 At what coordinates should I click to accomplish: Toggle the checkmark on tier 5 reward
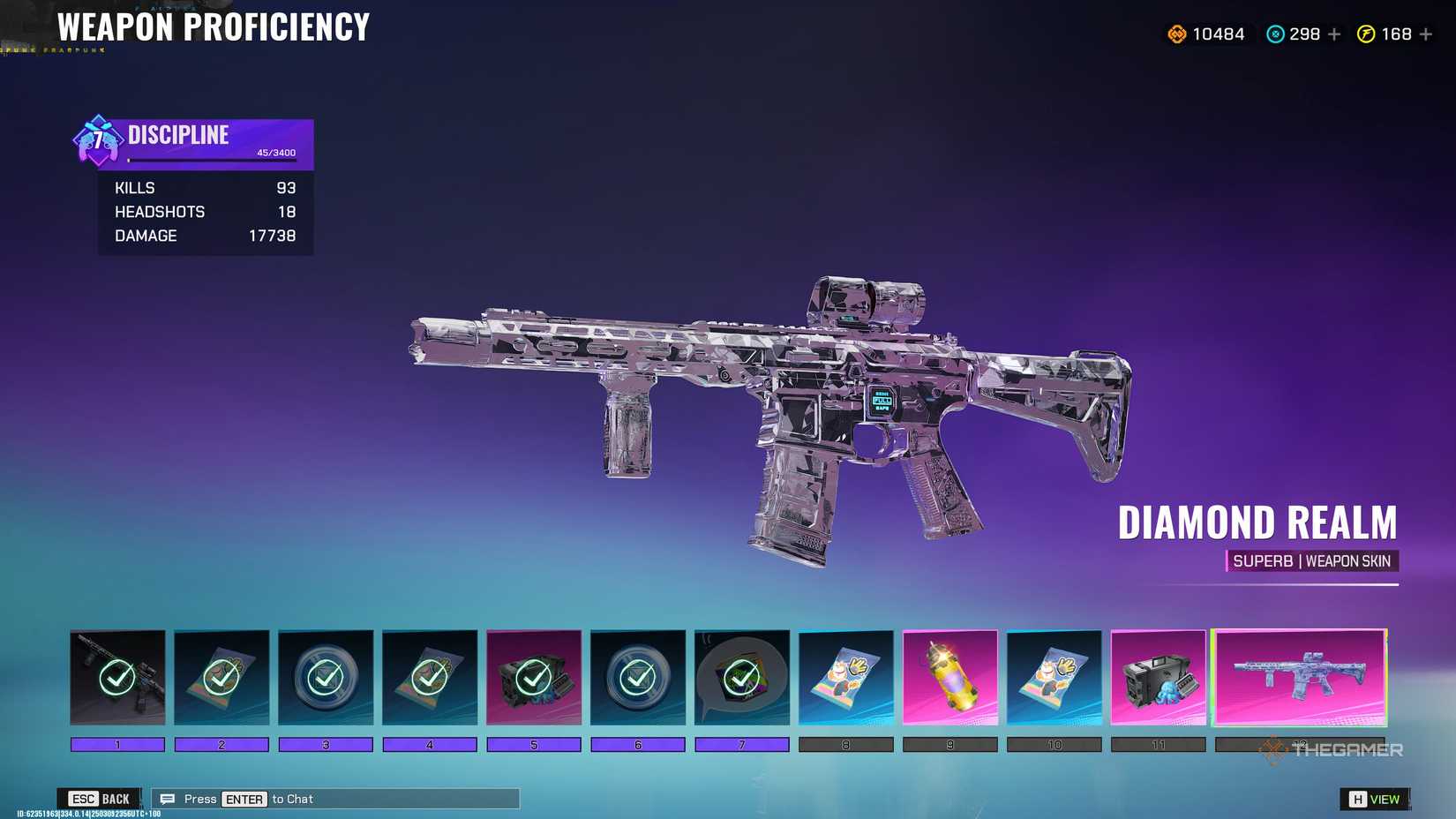pyautogui.click(x=534, y=678)
